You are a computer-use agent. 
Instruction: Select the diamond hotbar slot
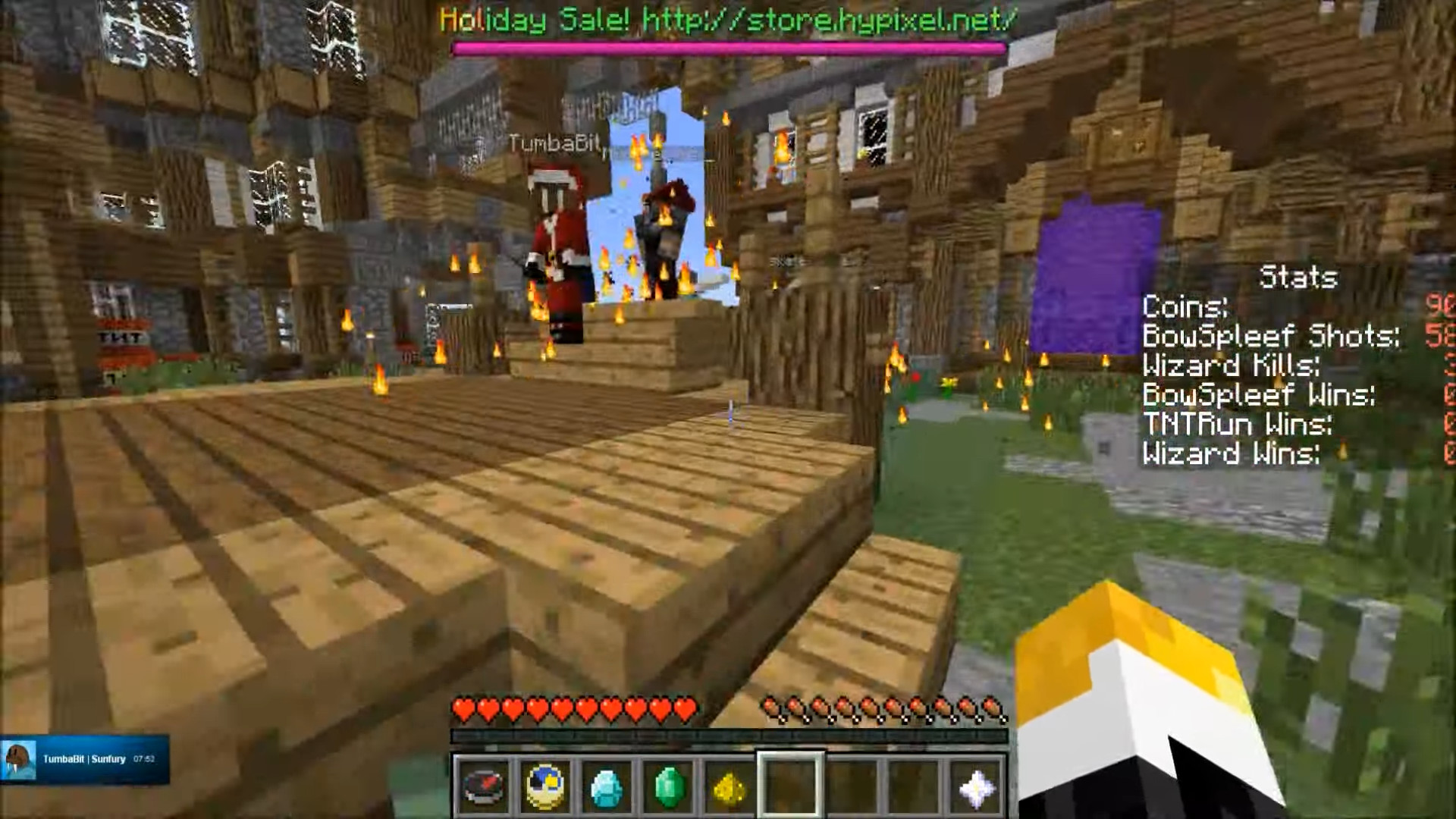[607, 786]
